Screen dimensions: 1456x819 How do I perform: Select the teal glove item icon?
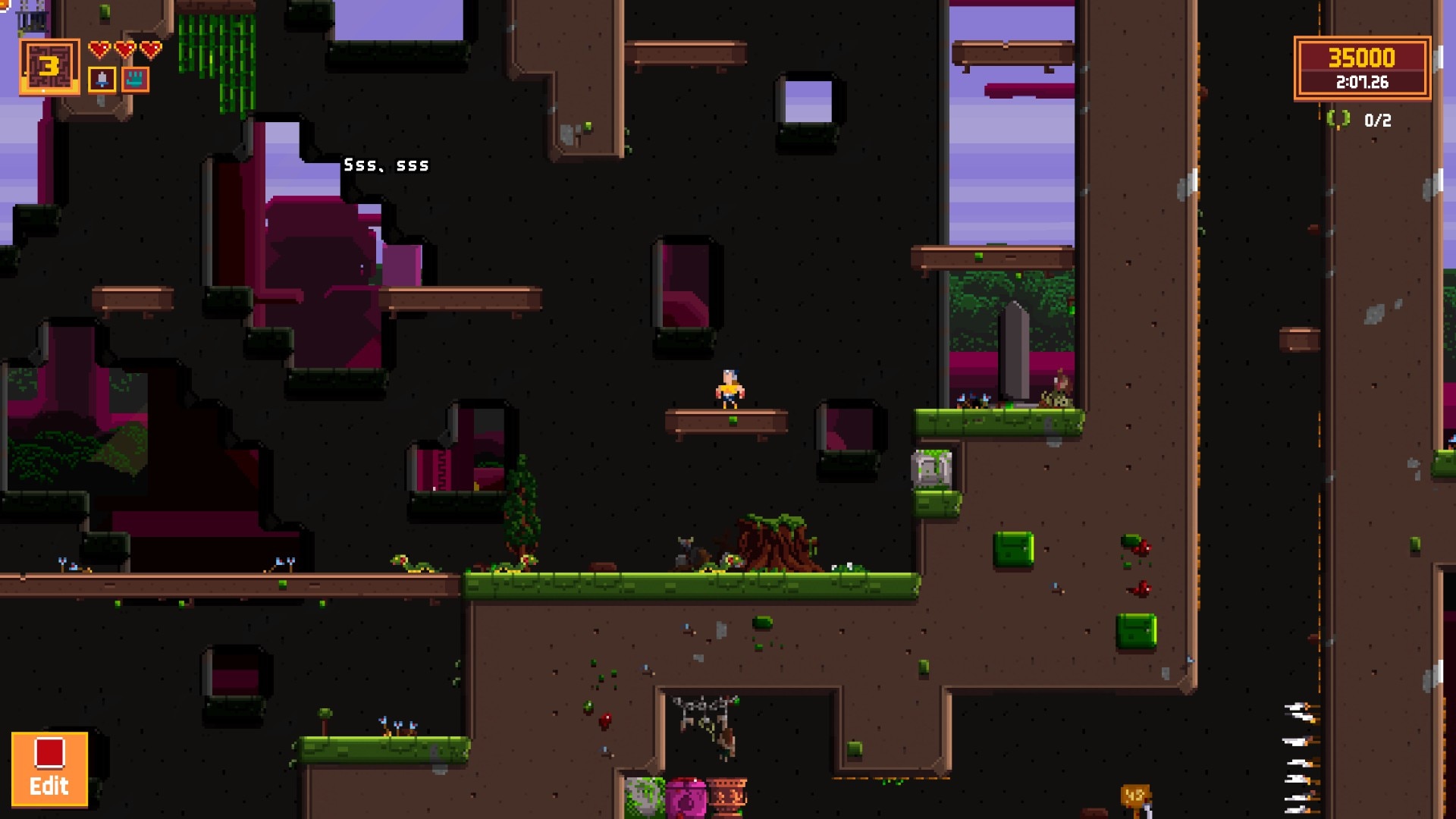pyautogui.click(x=136, y=80)
